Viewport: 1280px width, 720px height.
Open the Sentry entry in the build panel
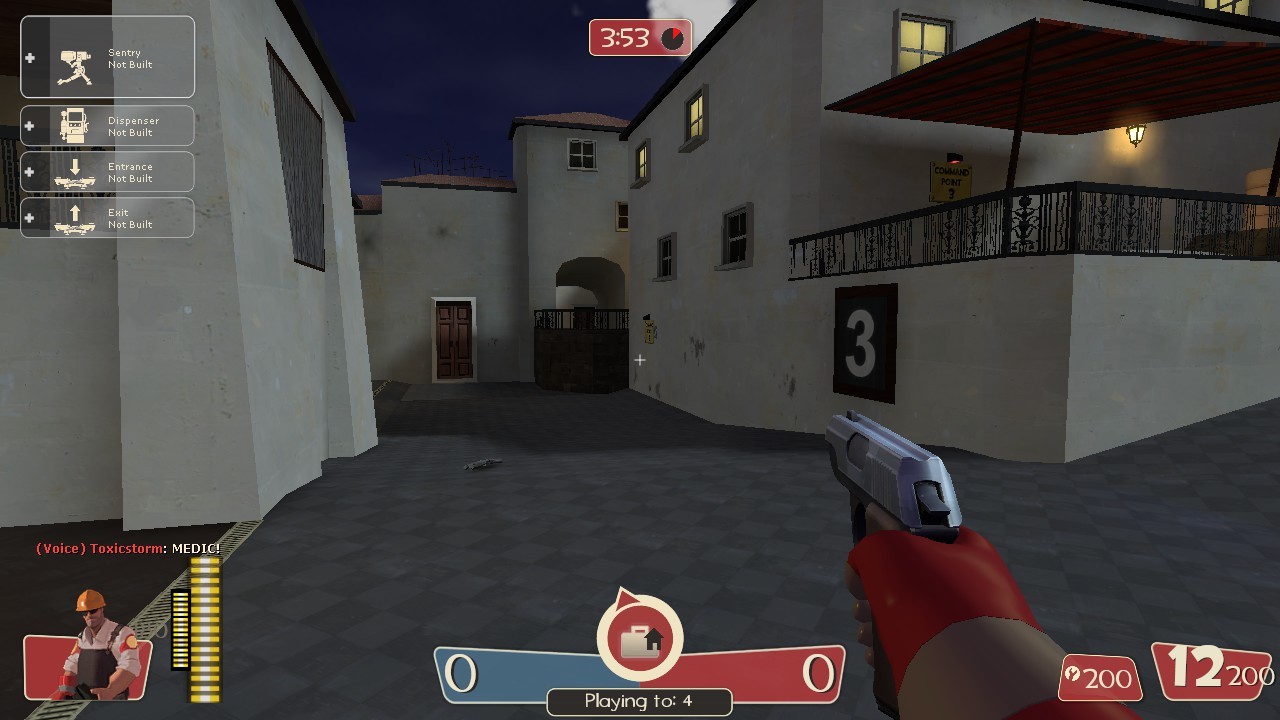(x=108, y=55)
